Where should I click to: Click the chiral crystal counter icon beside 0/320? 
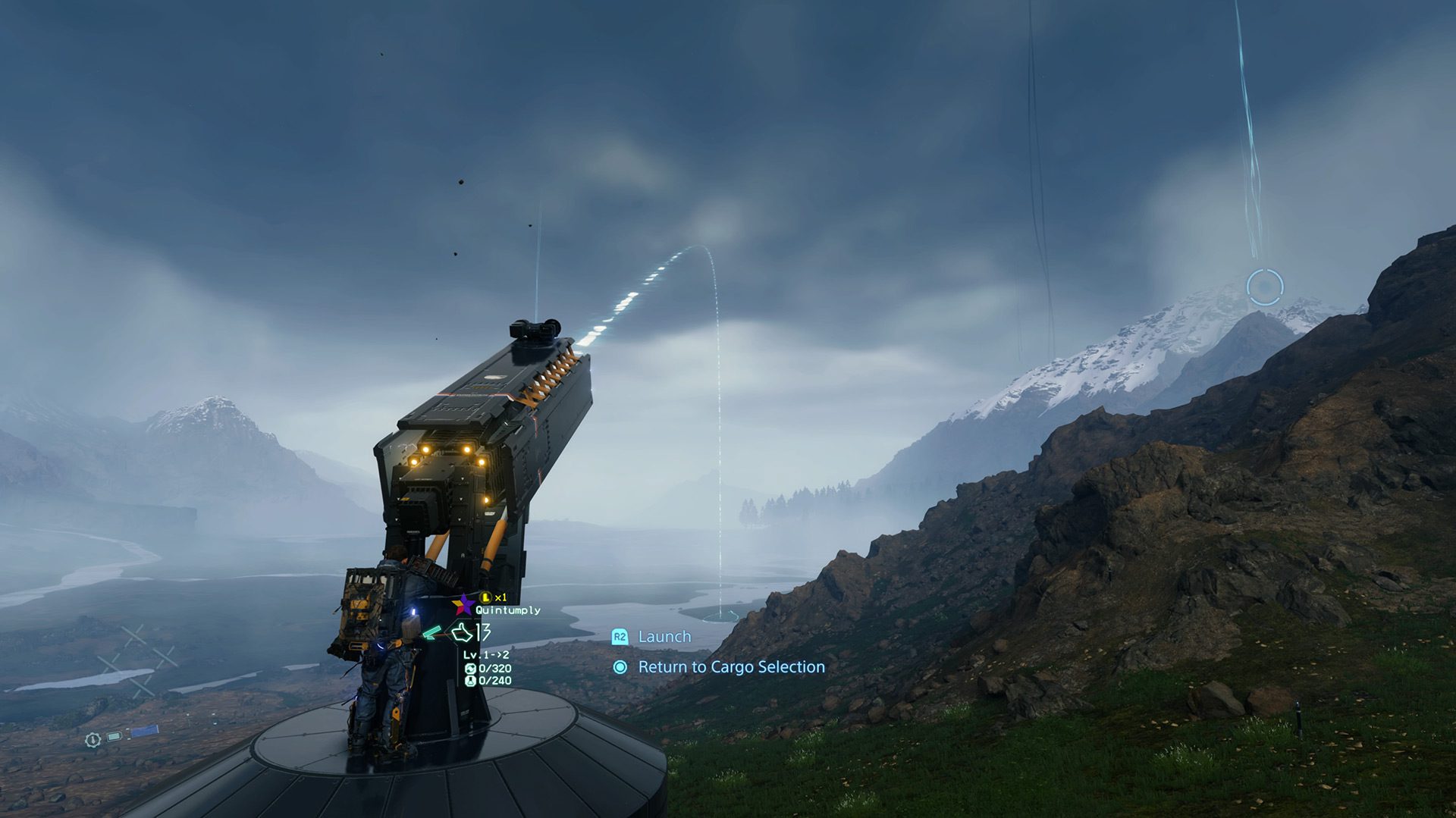pos(470,669)
